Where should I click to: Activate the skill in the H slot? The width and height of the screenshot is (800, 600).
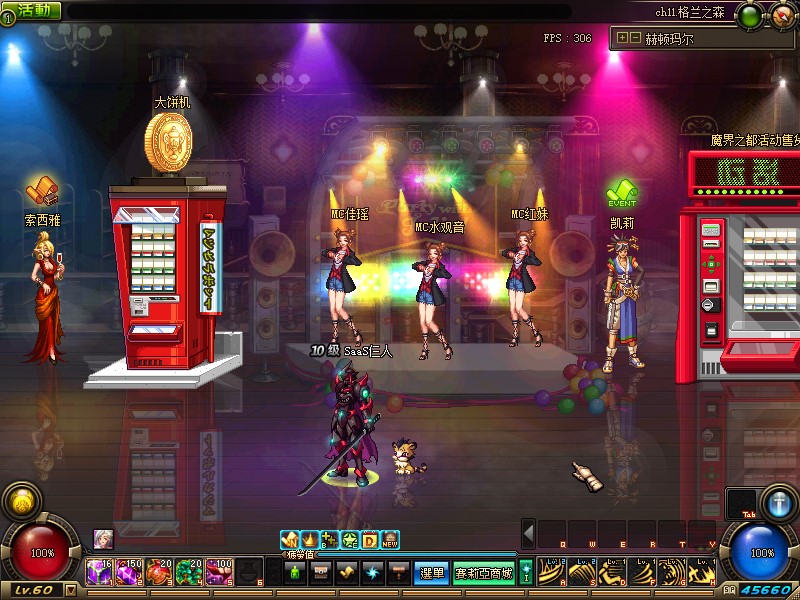(x=702, y=572)
